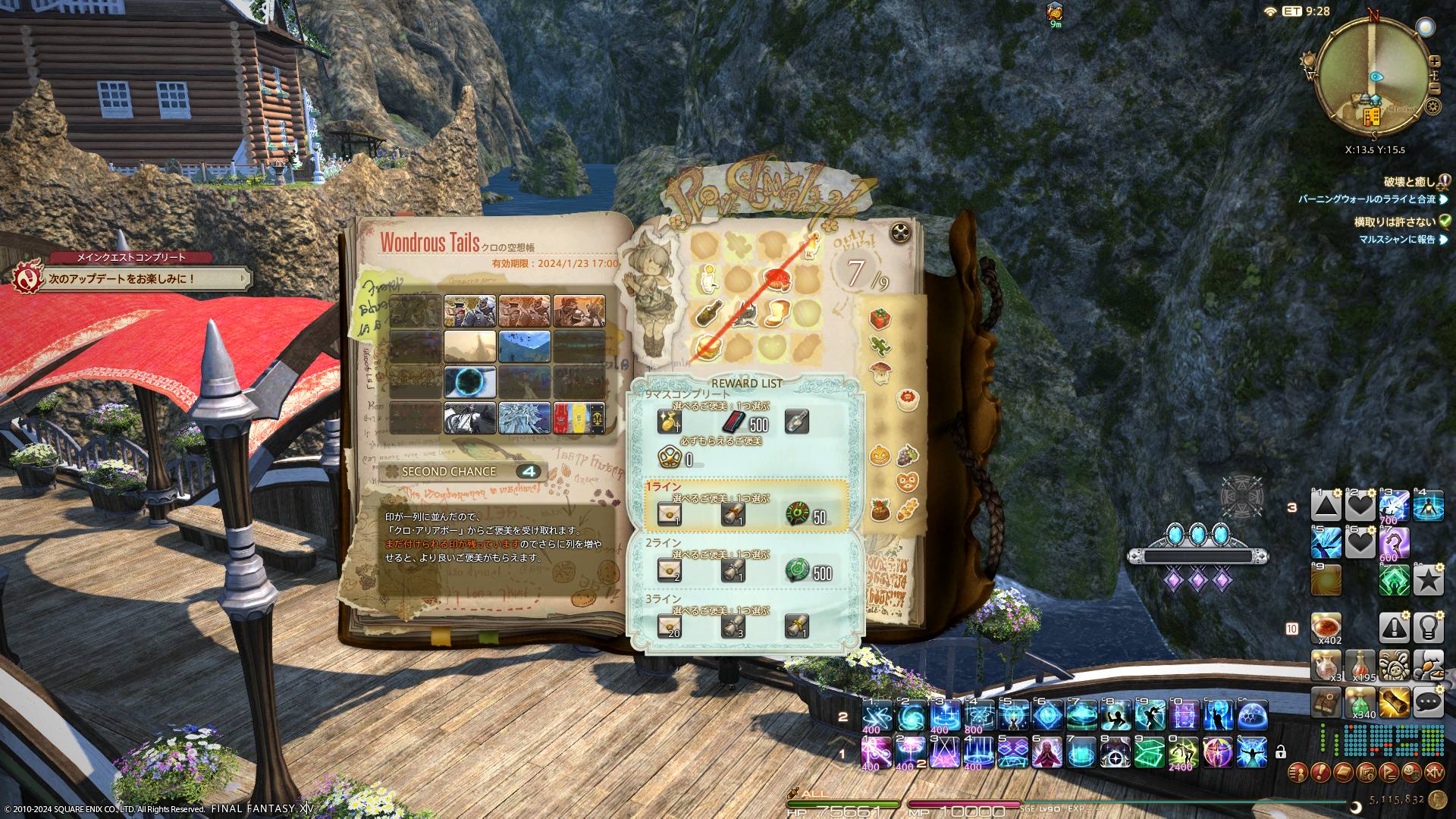Viewport: 1456px width, 819px height.
Task: Open minimap settings with the gear icon
Action: click(1432, 107)
